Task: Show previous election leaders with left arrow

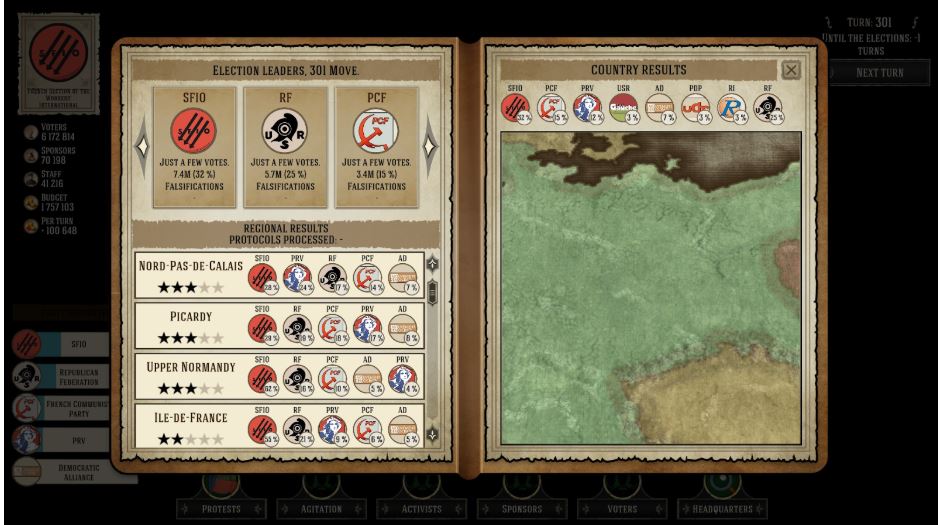Action: [x=142, y=146]
